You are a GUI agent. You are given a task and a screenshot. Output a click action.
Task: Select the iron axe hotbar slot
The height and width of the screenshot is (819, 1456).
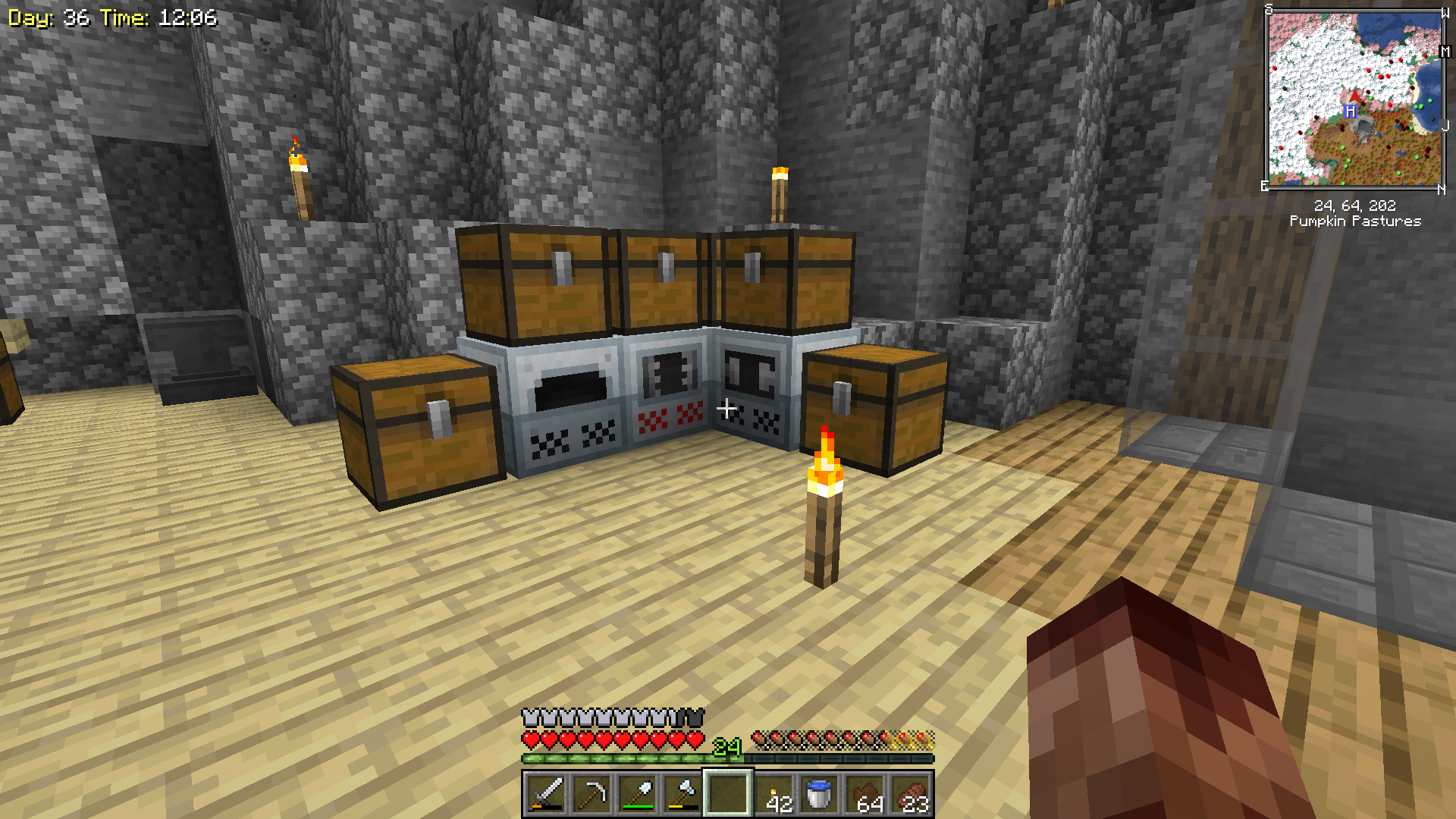(x=682, y=794)
